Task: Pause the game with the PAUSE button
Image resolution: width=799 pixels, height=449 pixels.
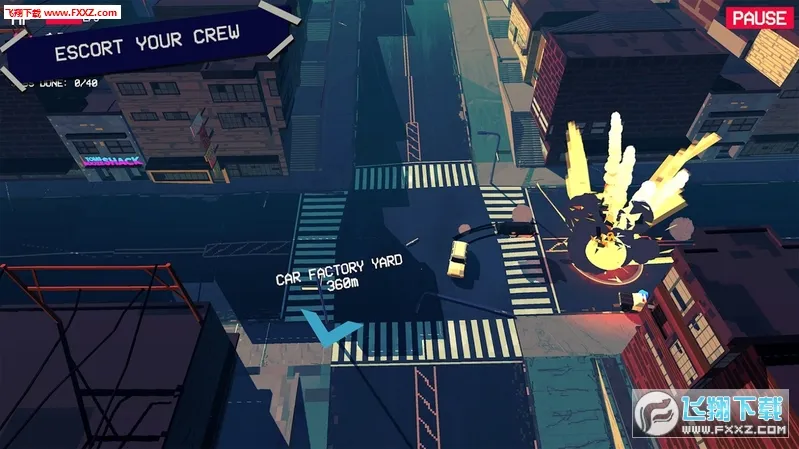Action: [x=758, y=18]
